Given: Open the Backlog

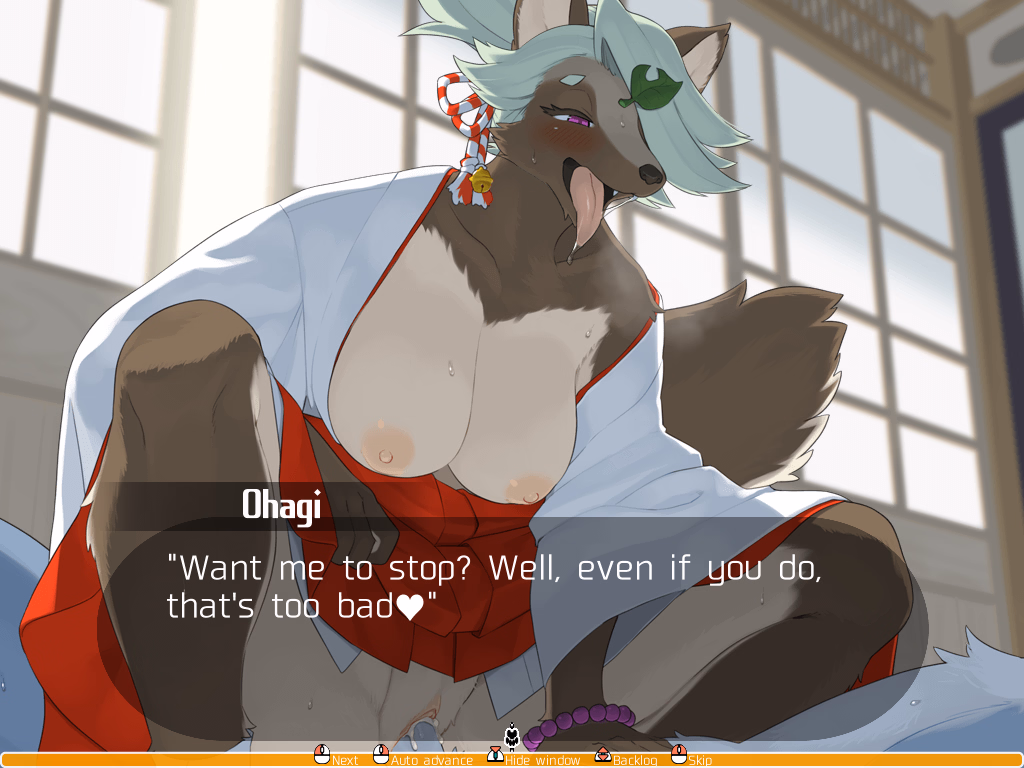Looking at the screenshot, I should [x=627, y=759].
